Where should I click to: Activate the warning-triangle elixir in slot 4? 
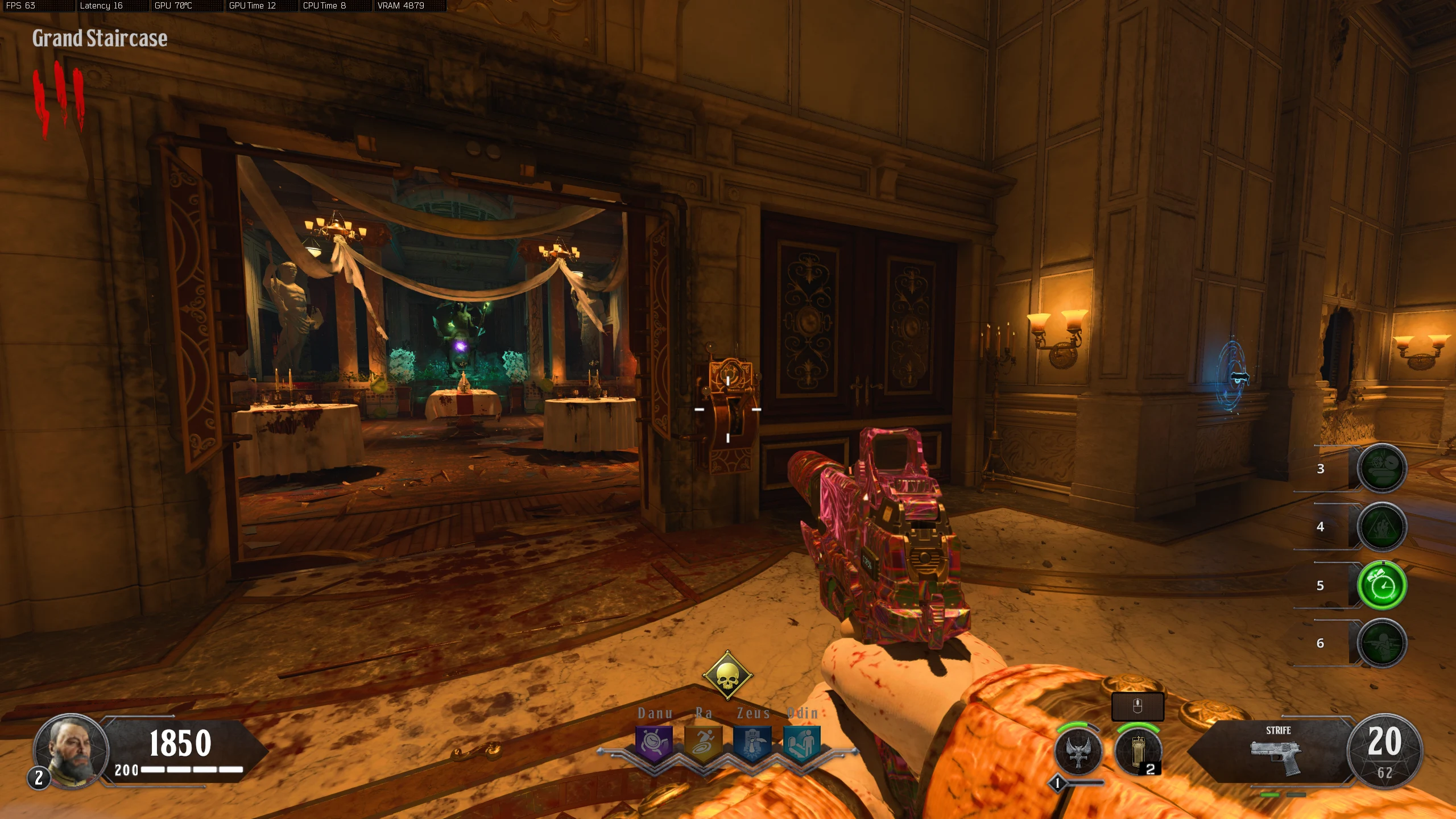point(1381,527)
